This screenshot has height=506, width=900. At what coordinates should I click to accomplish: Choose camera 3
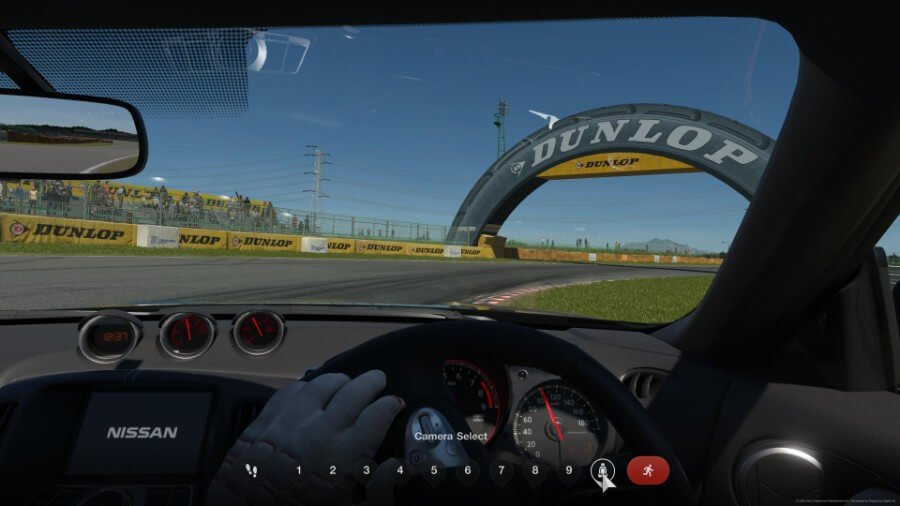click(x=367, y=470)
